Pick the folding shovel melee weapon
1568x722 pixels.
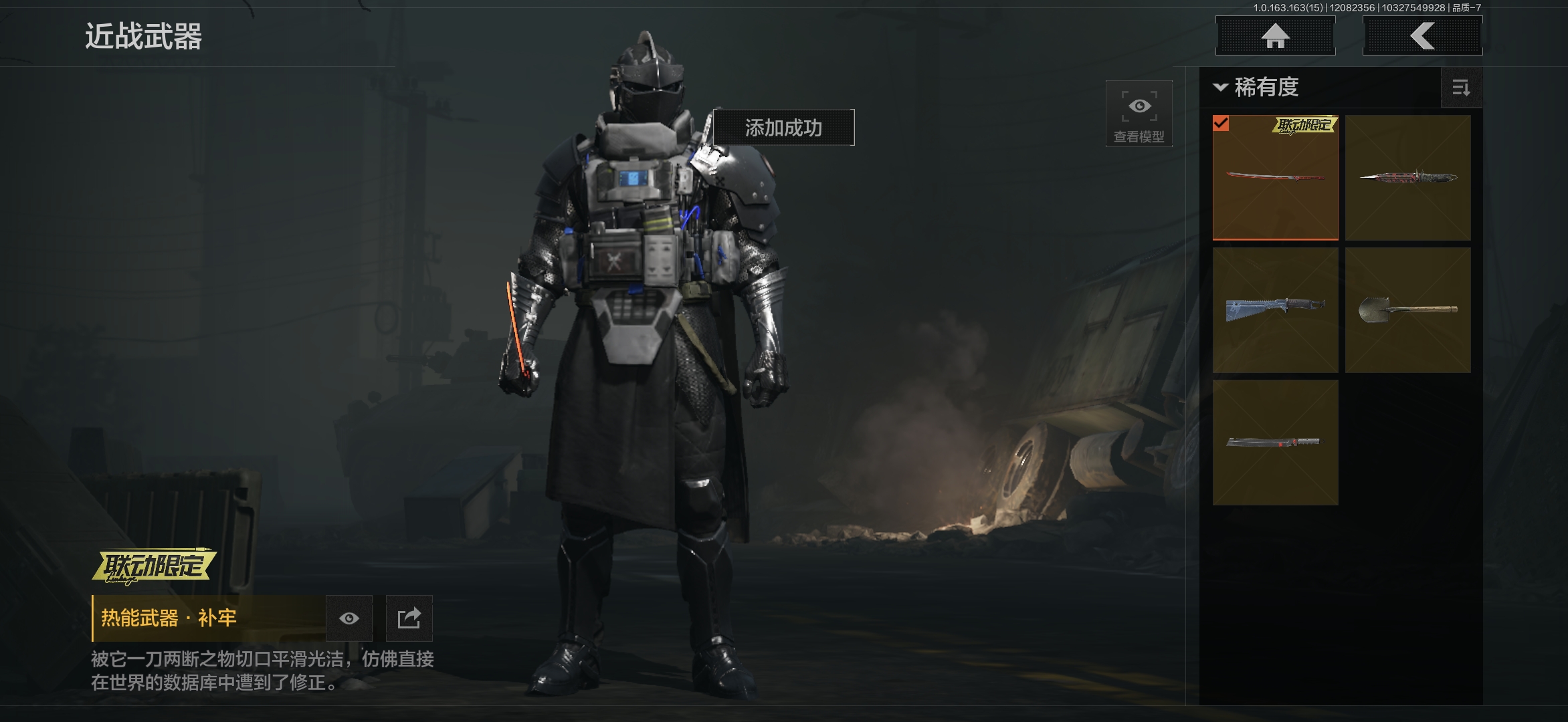pos(1407,310)
